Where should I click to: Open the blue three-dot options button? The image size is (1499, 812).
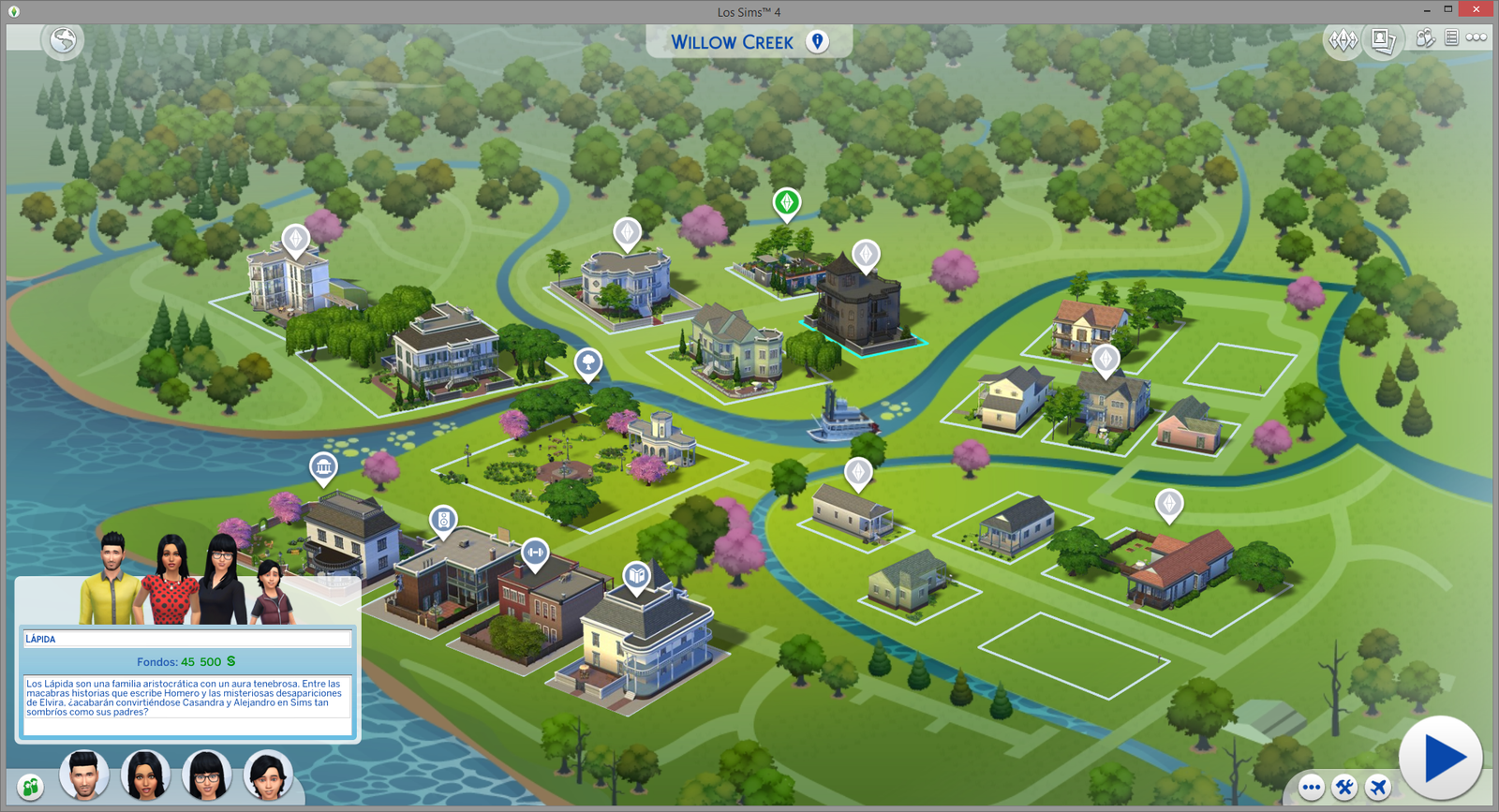click(x=1311, y=787)
